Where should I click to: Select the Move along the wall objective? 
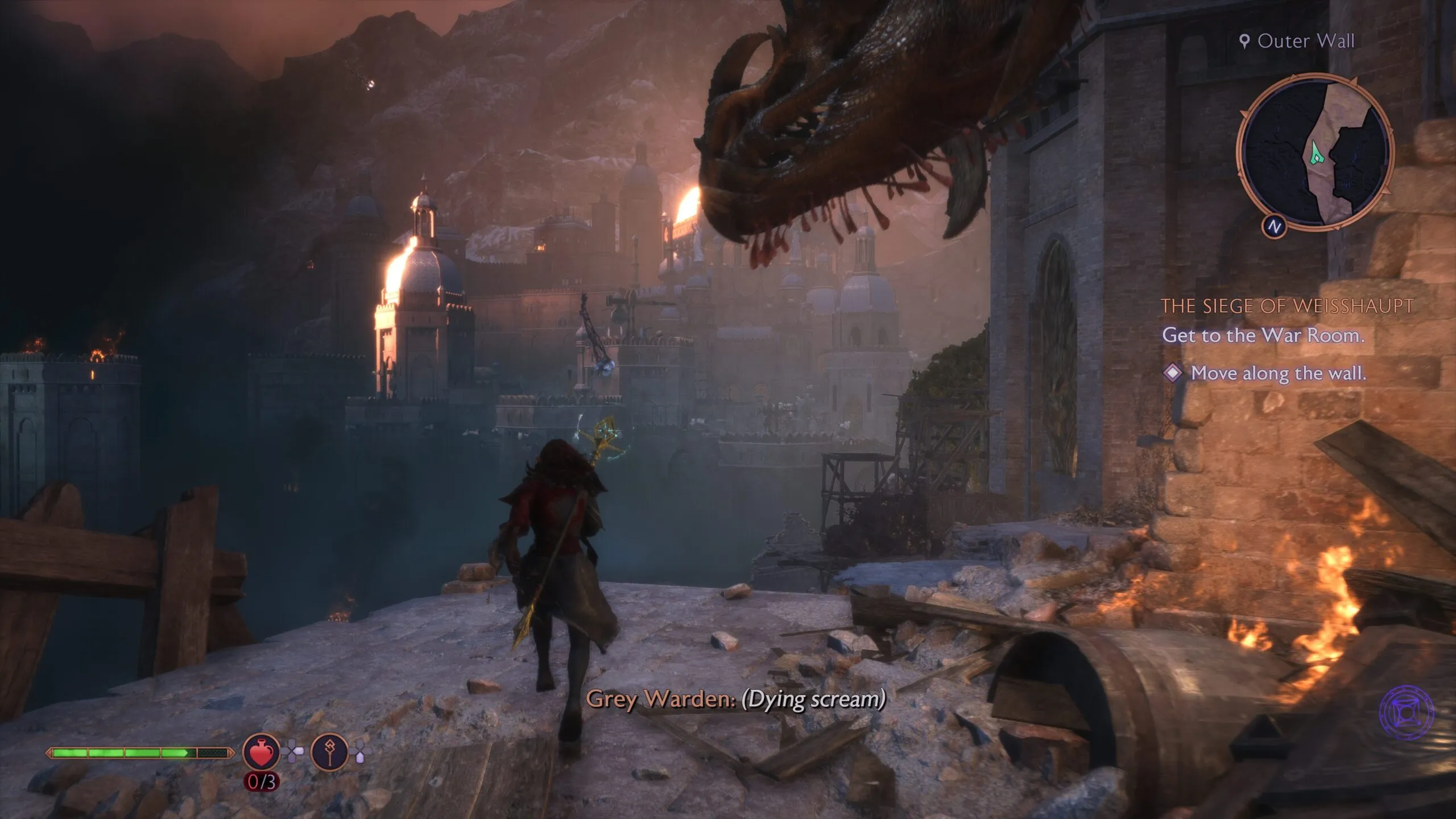coord(1277,374)
